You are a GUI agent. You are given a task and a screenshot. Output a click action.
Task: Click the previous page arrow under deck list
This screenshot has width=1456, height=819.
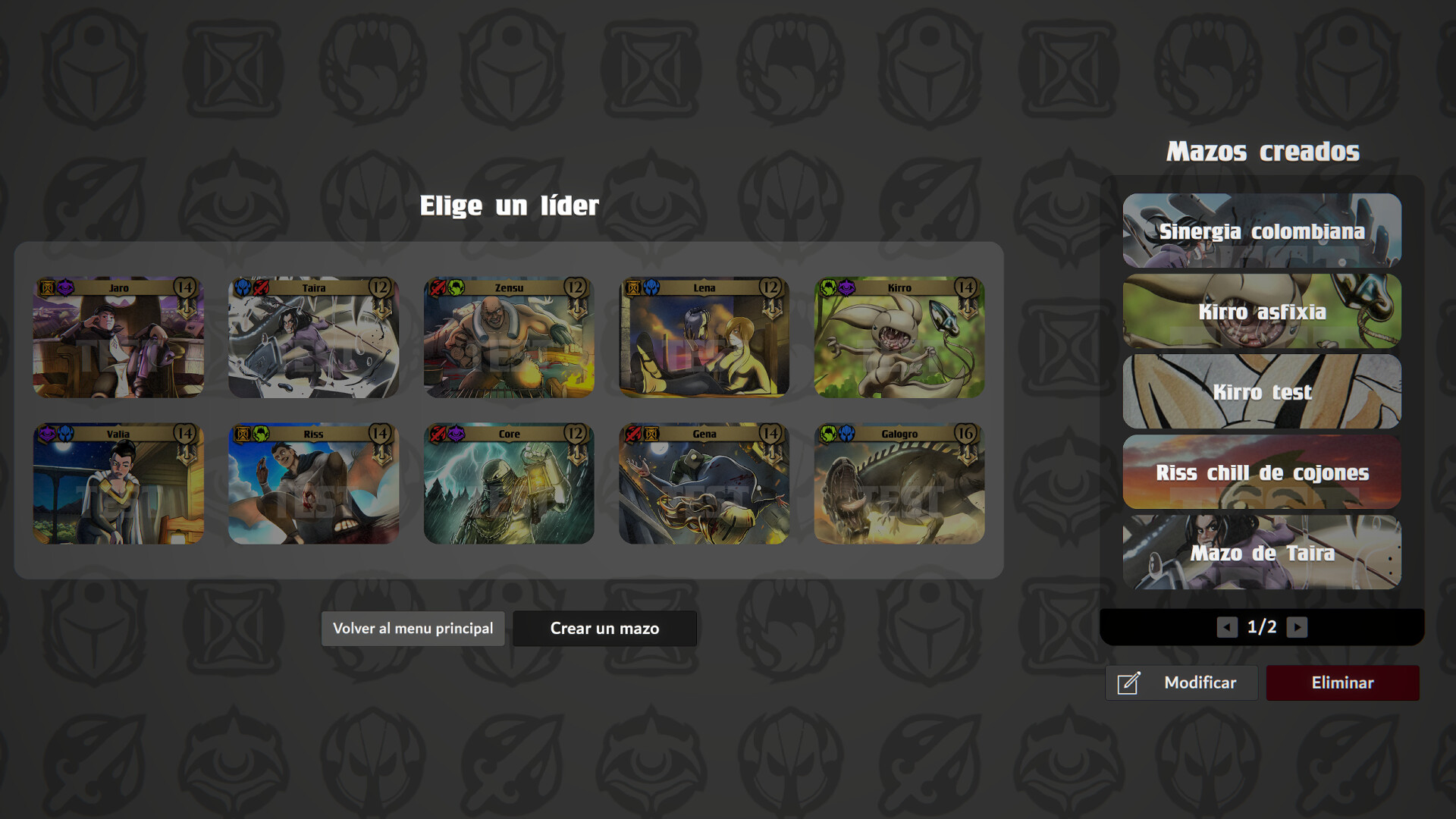point(1226,627)
